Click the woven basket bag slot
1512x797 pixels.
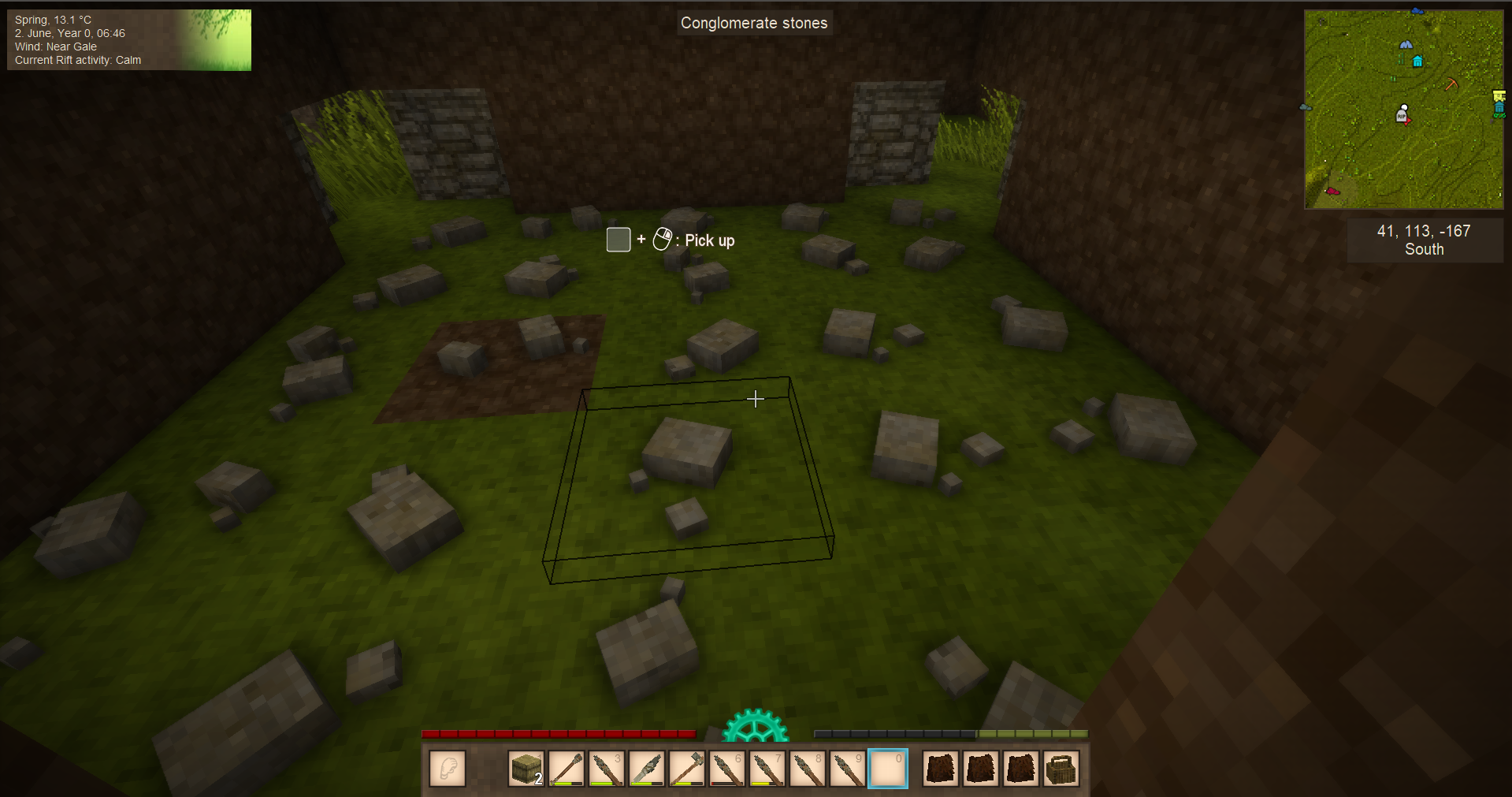1061,769
